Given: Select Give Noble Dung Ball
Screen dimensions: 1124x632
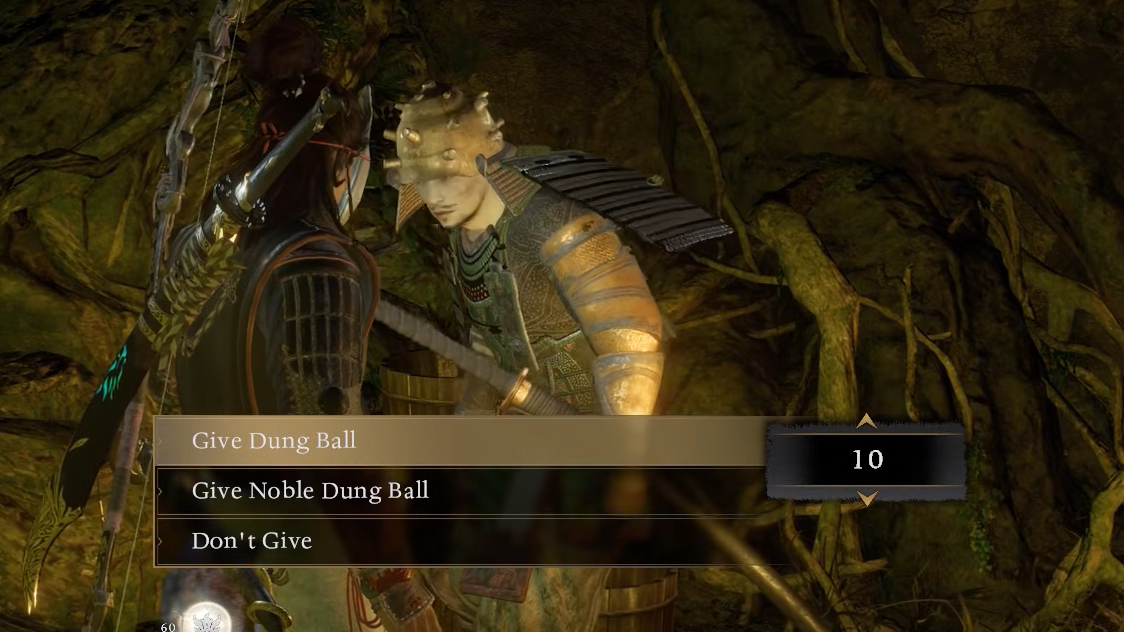Looking at the screenshot, I should 310,491.
